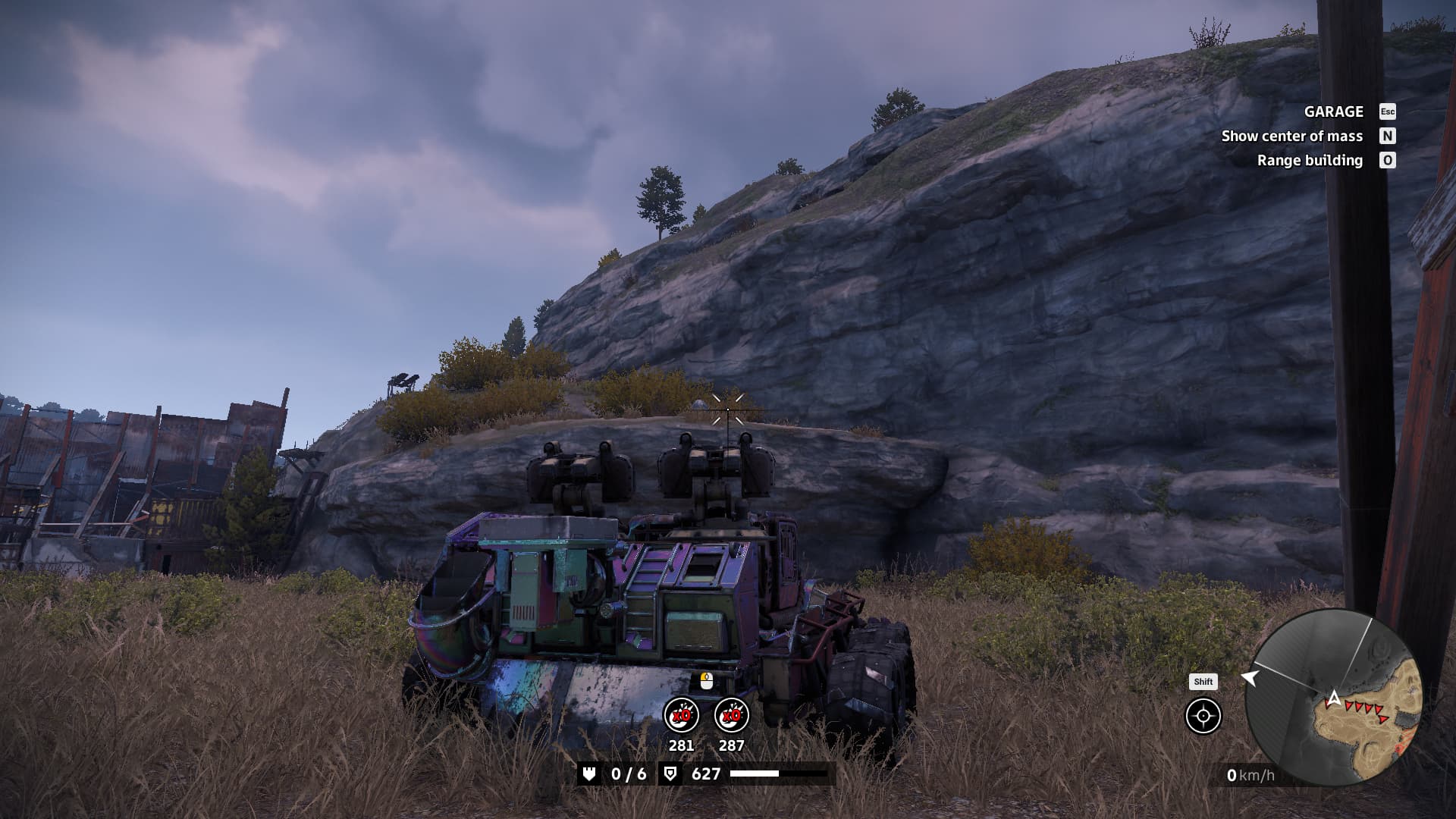Select the weapon icon with 287 ammo
Image resolution: width=1456 pixels, height=819 pixels.
click(732, 715)
